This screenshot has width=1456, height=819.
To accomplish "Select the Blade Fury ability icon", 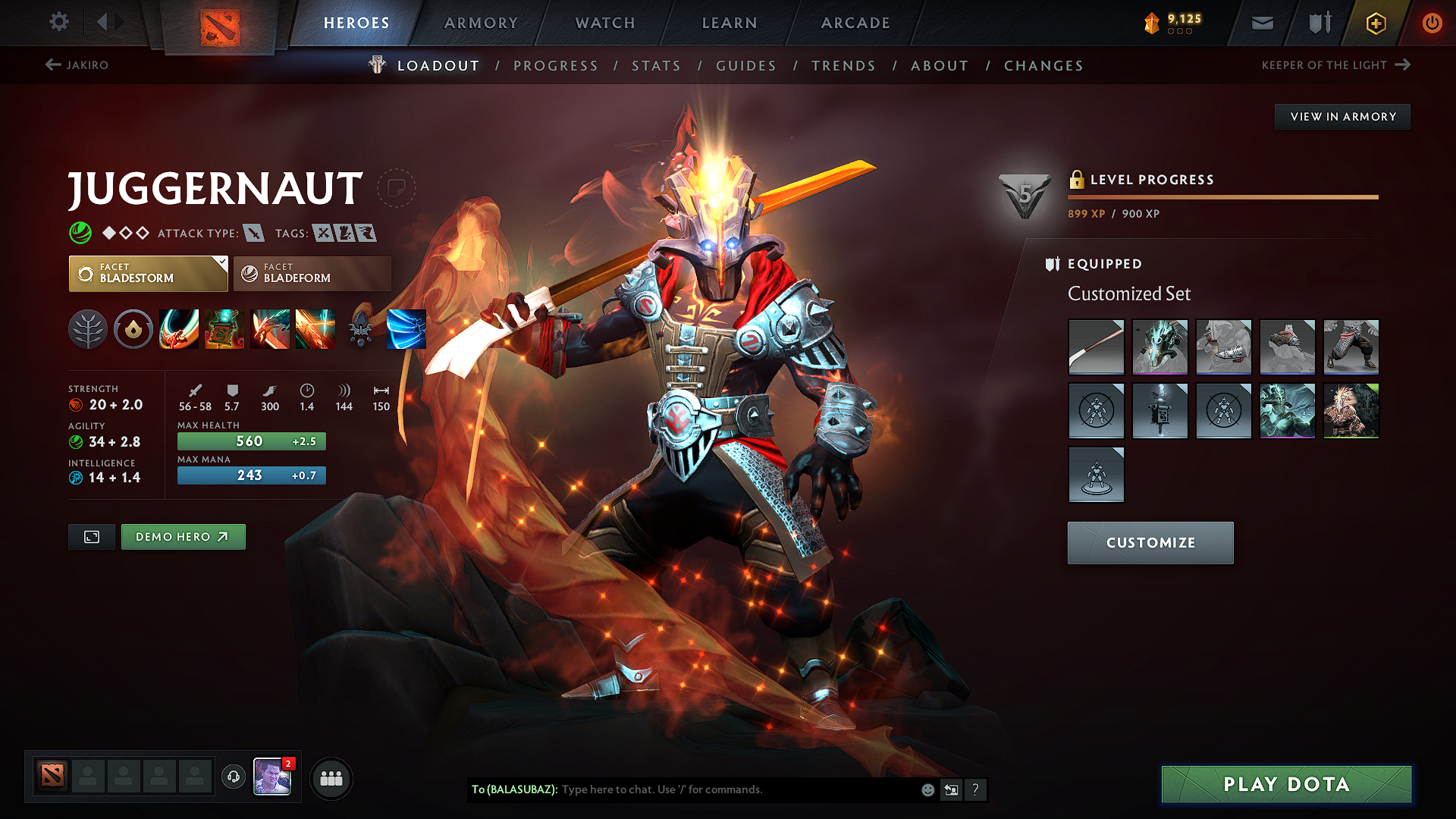I will 179,329.
